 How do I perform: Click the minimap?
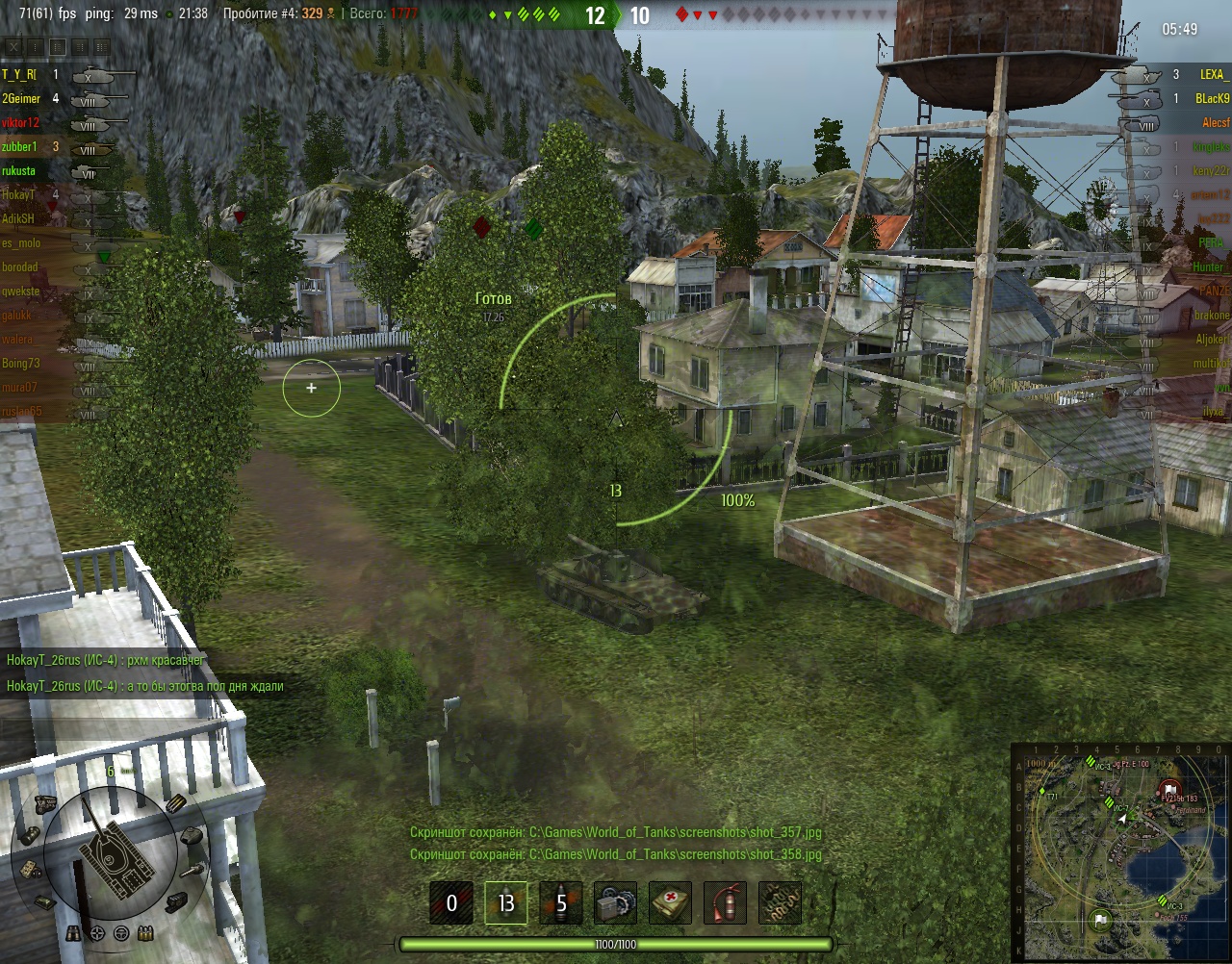click(x=1121, y=851)
